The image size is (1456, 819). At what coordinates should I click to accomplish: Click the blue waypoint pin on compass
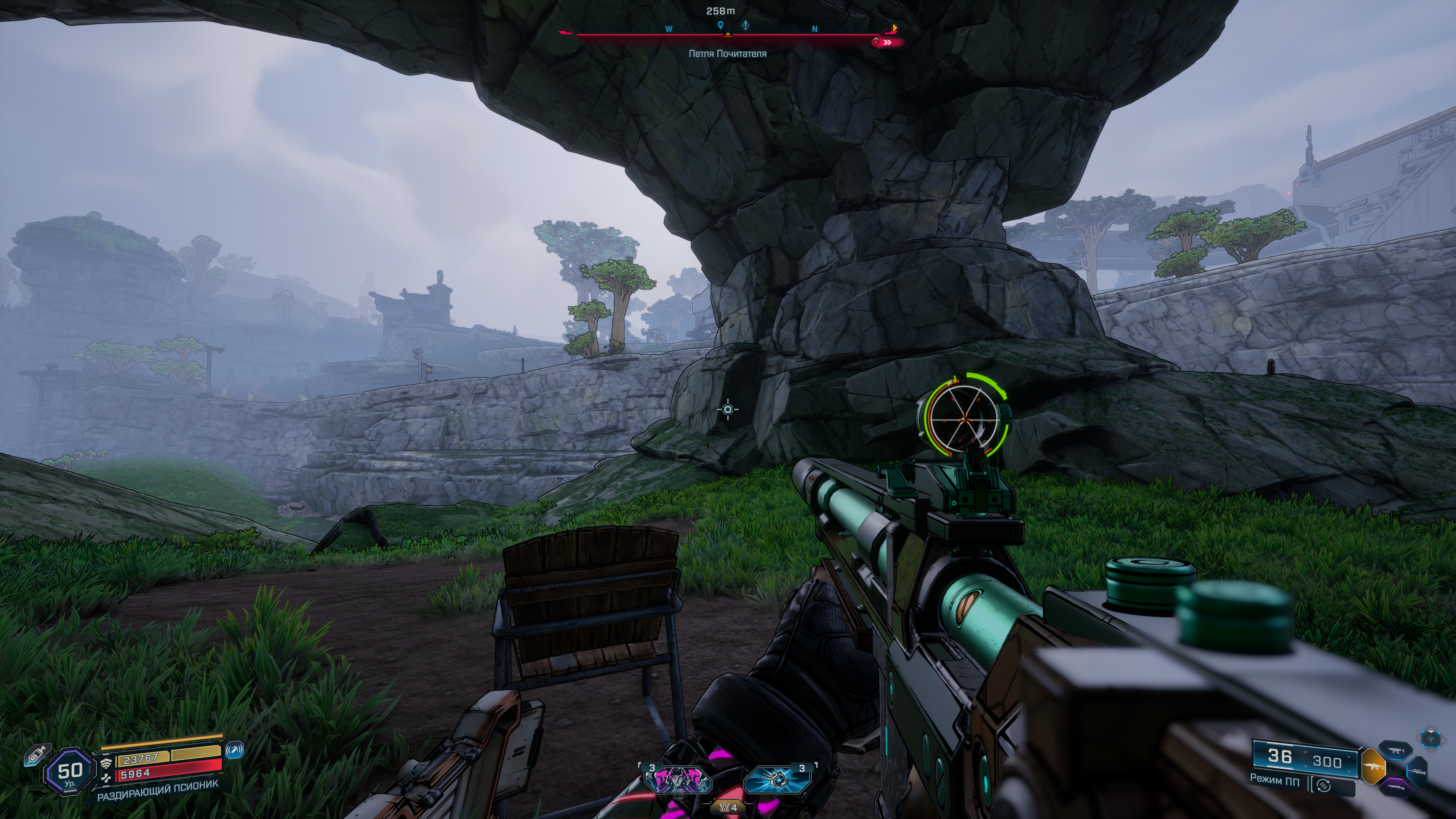pyautogui.click(x=720, y=25)
